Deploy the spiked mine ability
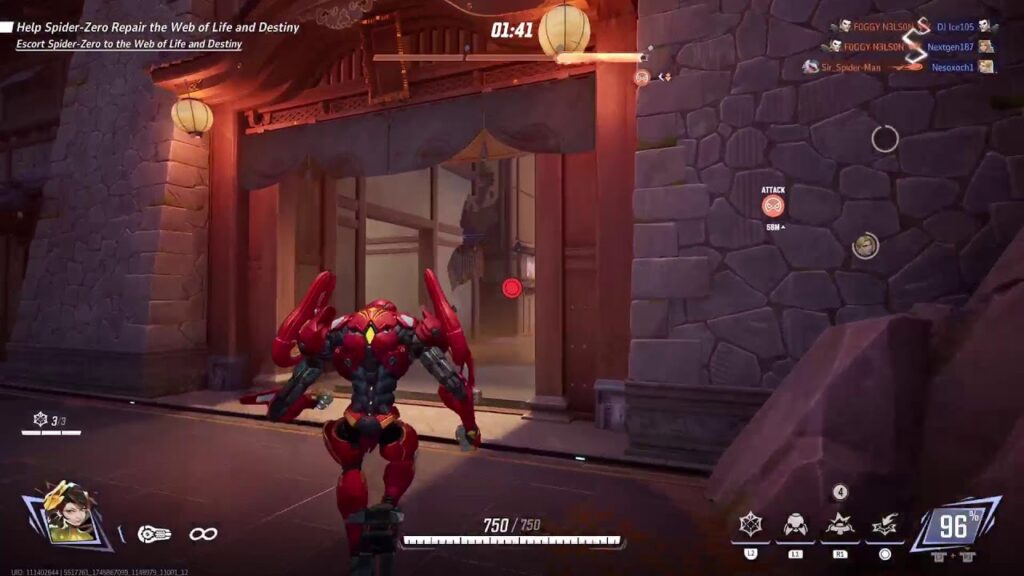 pos(839,524)
